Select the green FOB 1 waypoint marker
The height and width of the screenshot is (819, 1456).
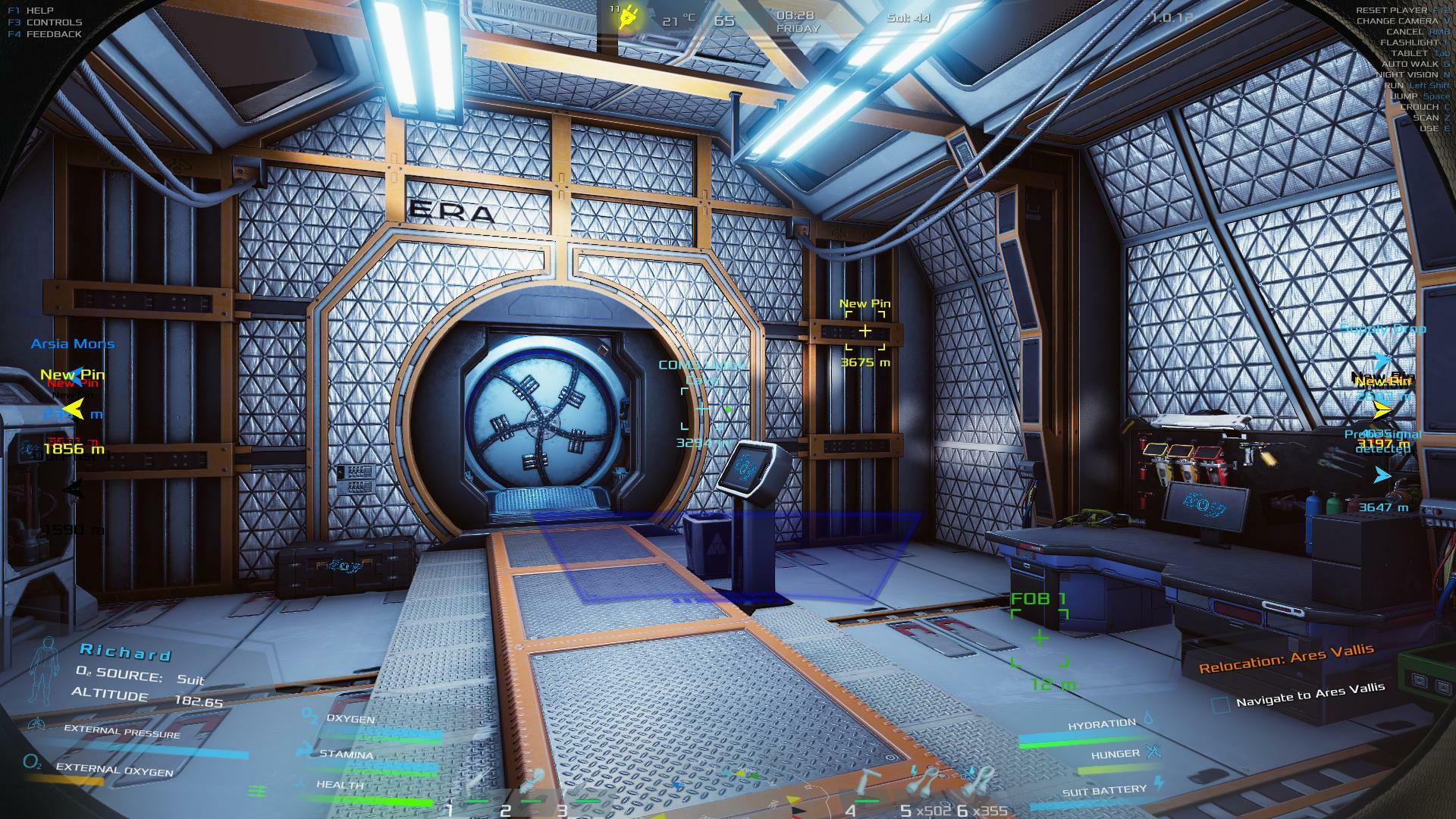click(1040, 638)
